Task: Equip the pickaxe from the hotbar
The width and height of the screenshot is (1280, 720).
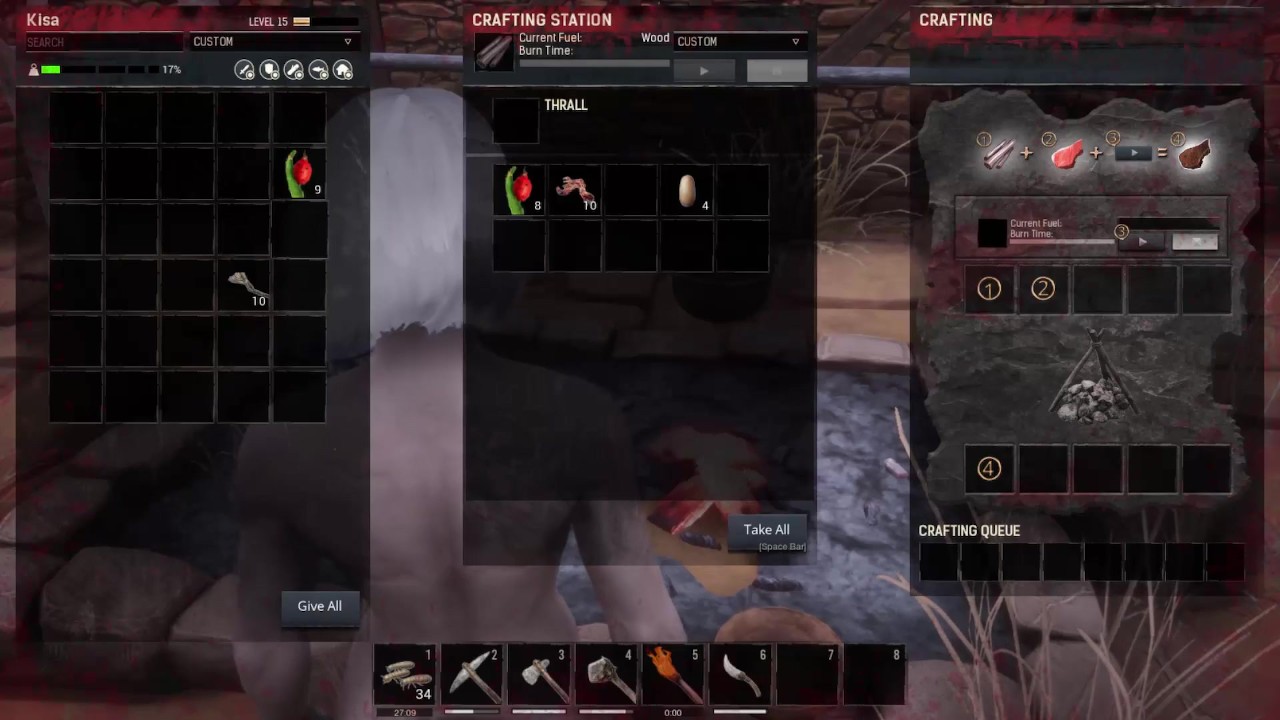Action: click(x=472, y=675)
